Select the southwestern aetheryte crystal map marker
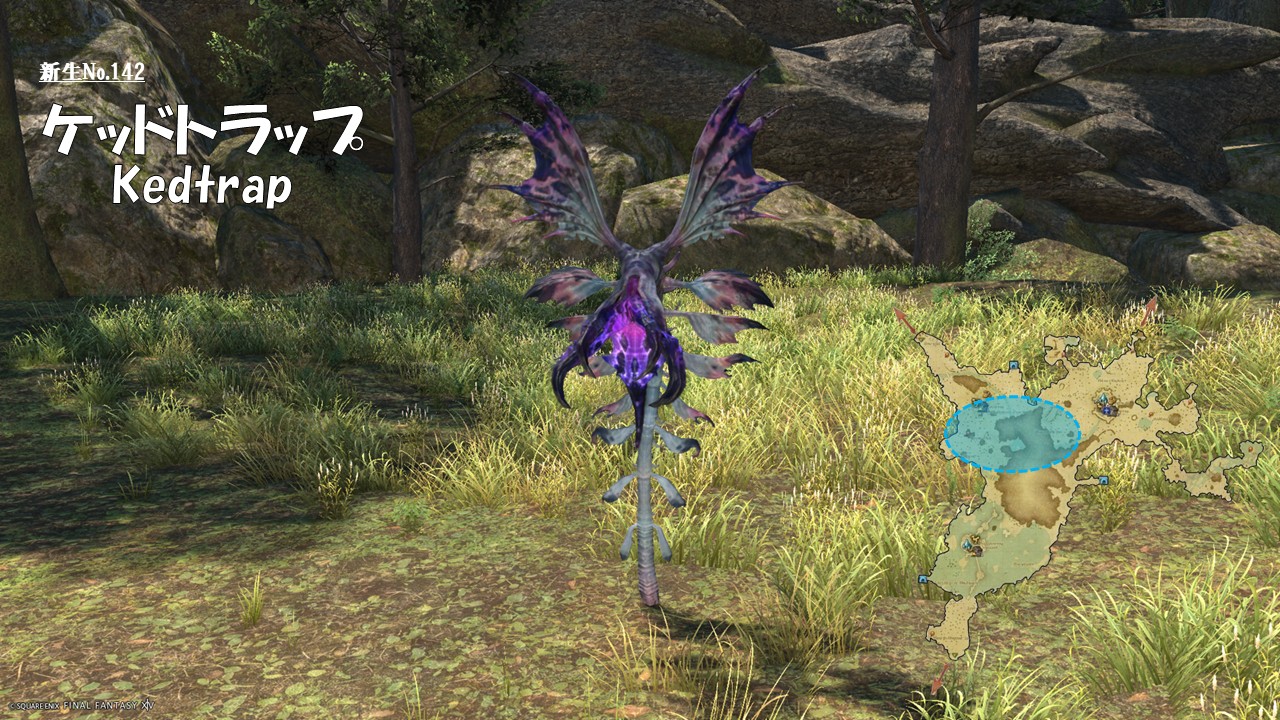The width and height of the screenshot is (1280, 720). pos(971,545)
